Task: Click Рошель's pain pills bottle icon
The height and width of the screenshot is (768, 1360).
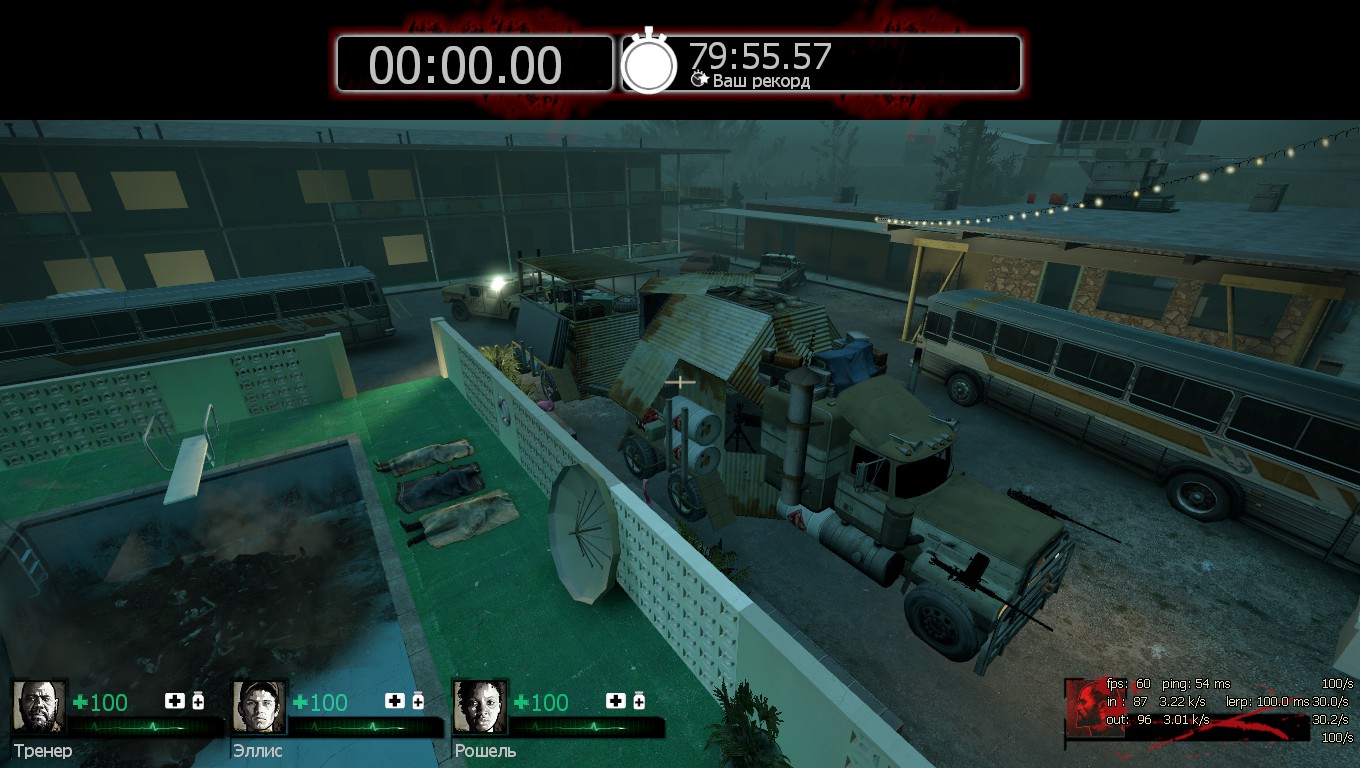Action: [638, 701]
